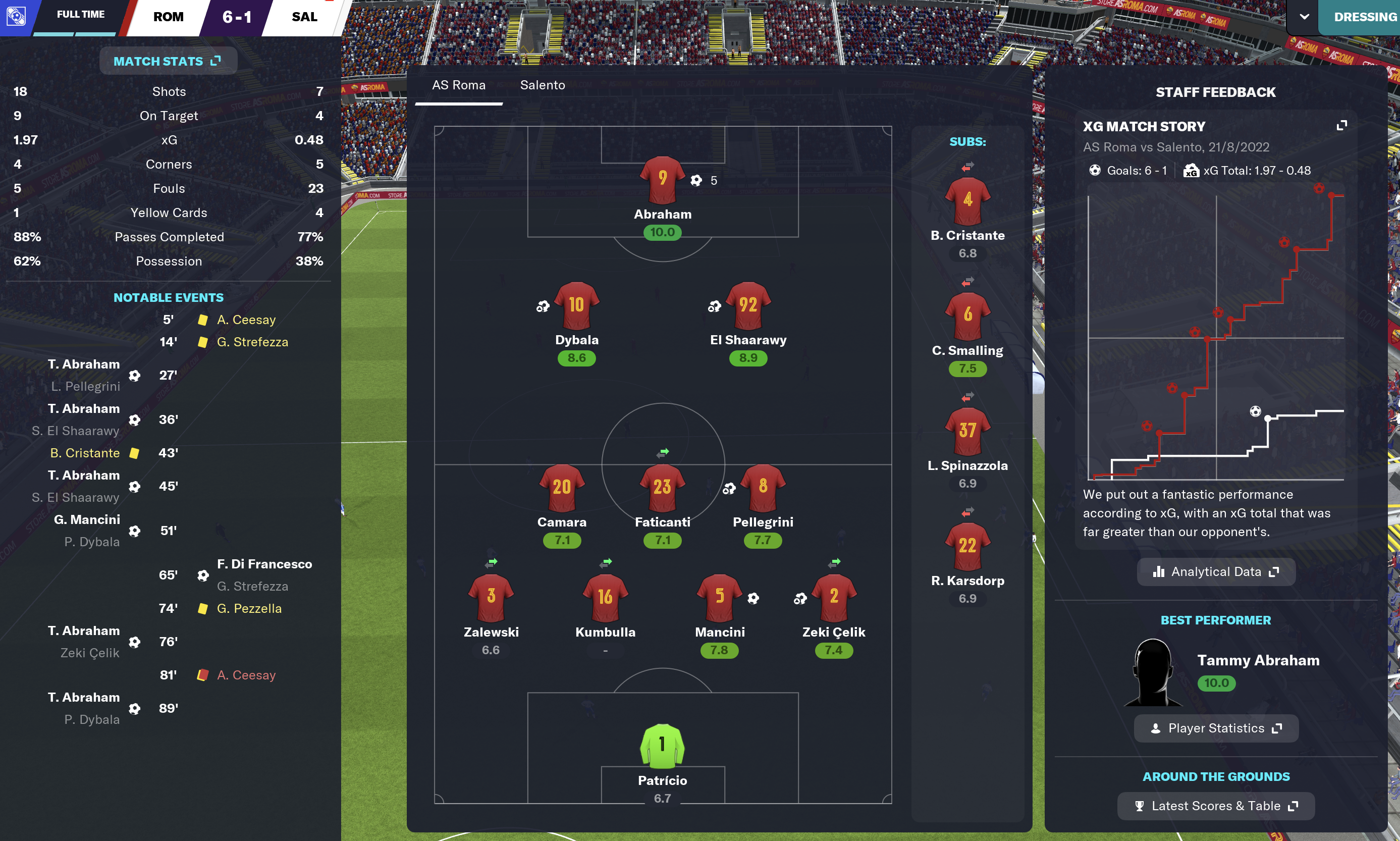1400x841 pixels.
Task: Click F. Di Francesco's goal event
Action: pos(264,564)
